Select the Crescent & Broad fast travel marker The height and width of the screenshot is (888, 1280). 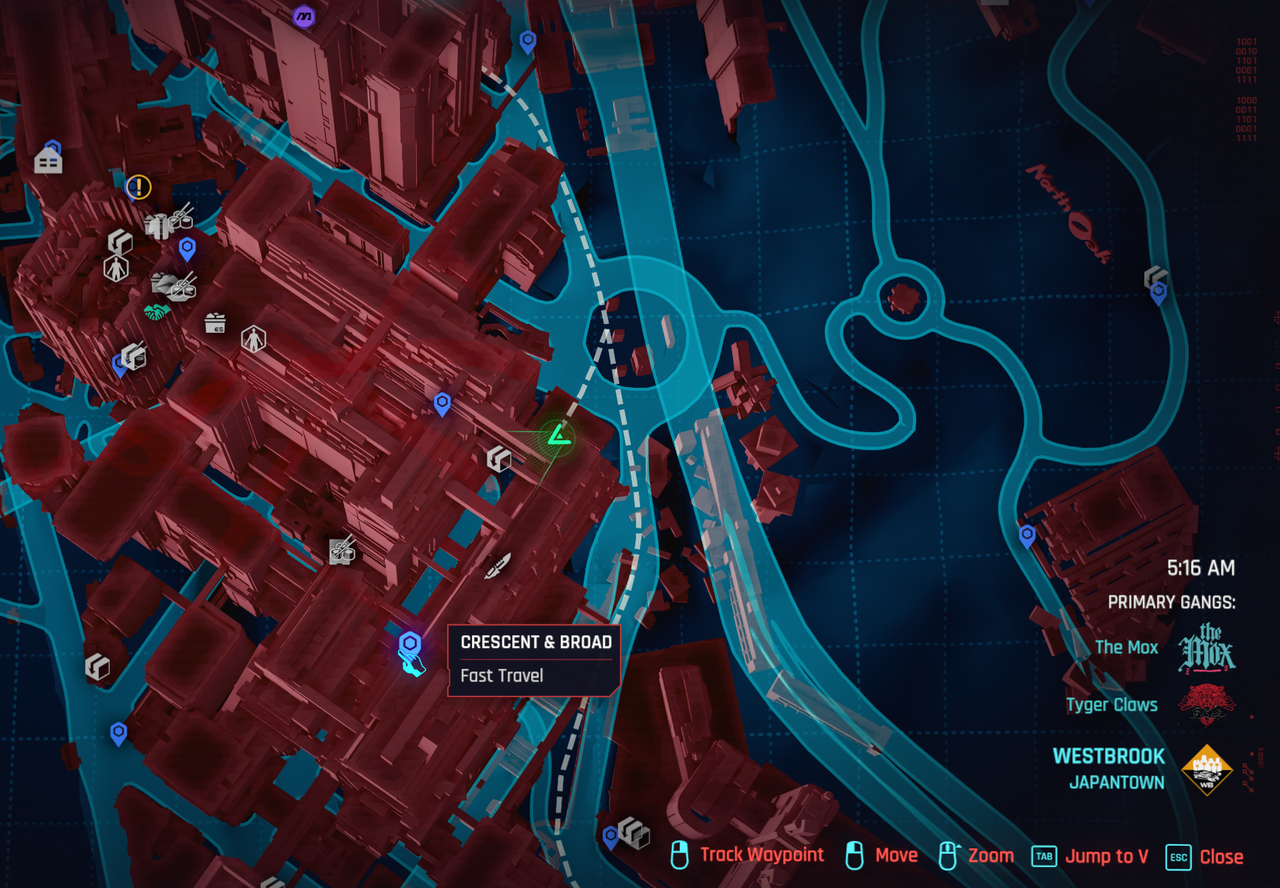tap(409, 643)
